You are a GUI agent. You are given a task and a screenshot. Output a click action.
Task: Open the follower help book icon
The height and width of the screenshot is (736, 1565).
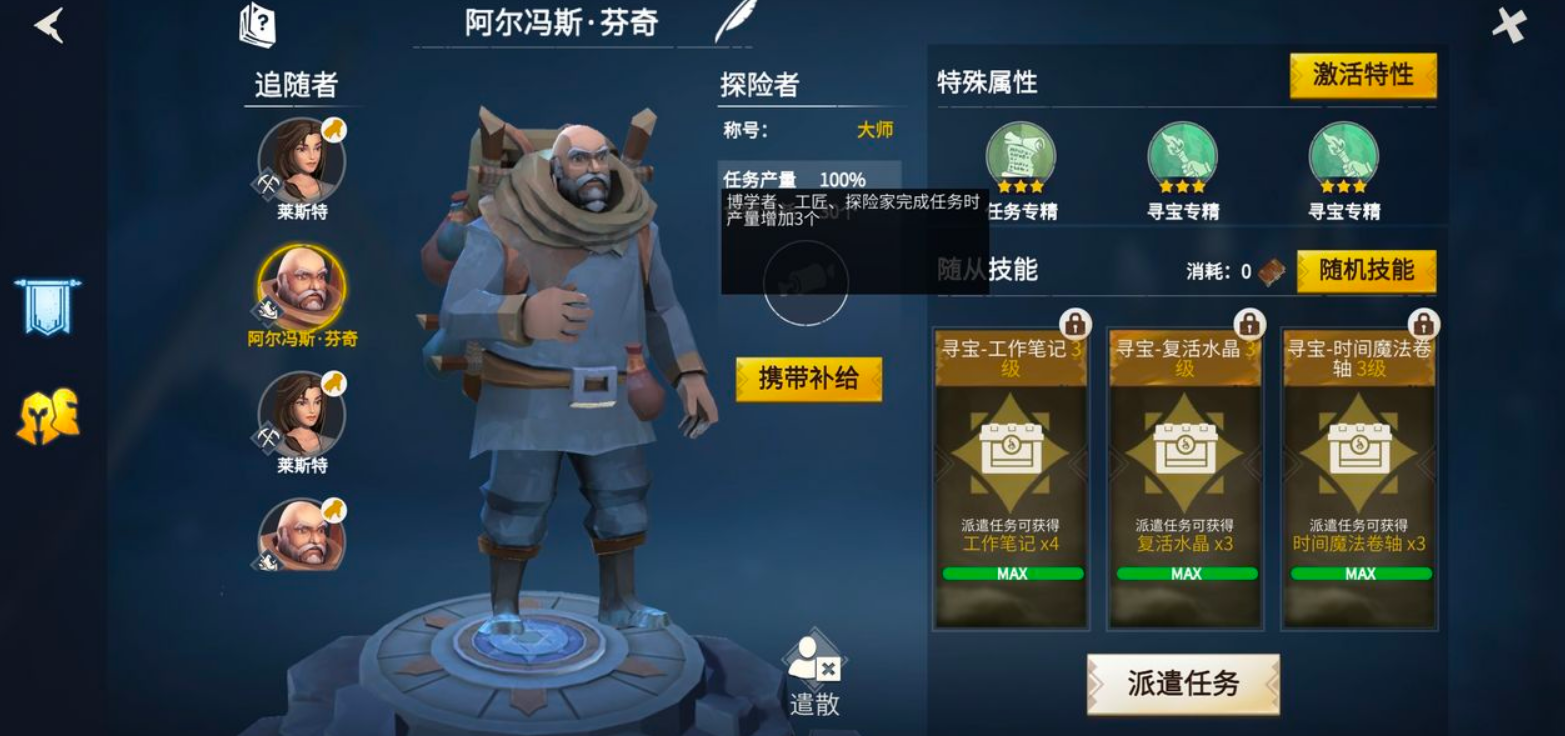(x=258, y=24)
